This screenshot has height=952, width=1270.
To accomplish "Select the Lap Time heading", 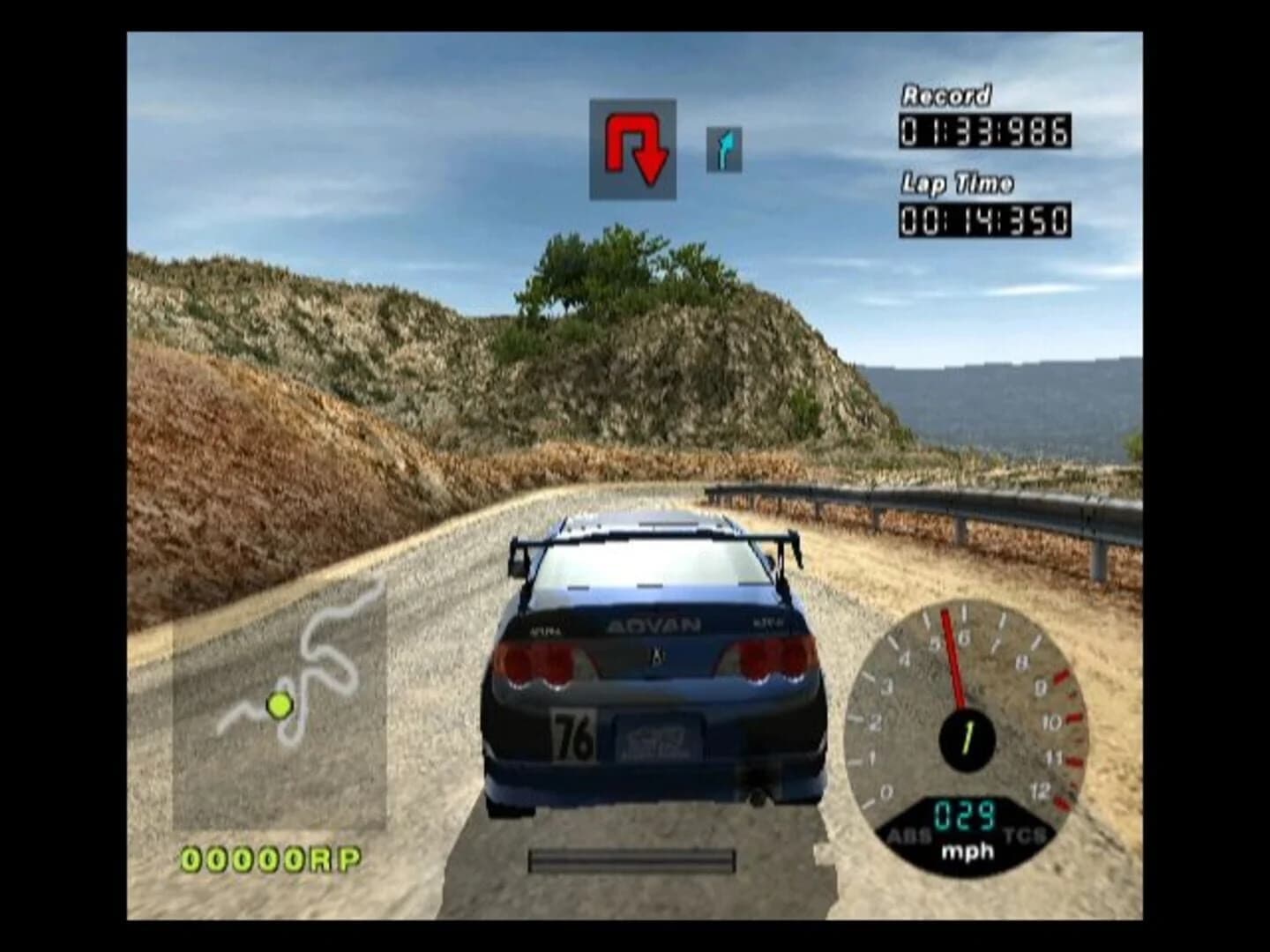I will (x=955, y=183).
